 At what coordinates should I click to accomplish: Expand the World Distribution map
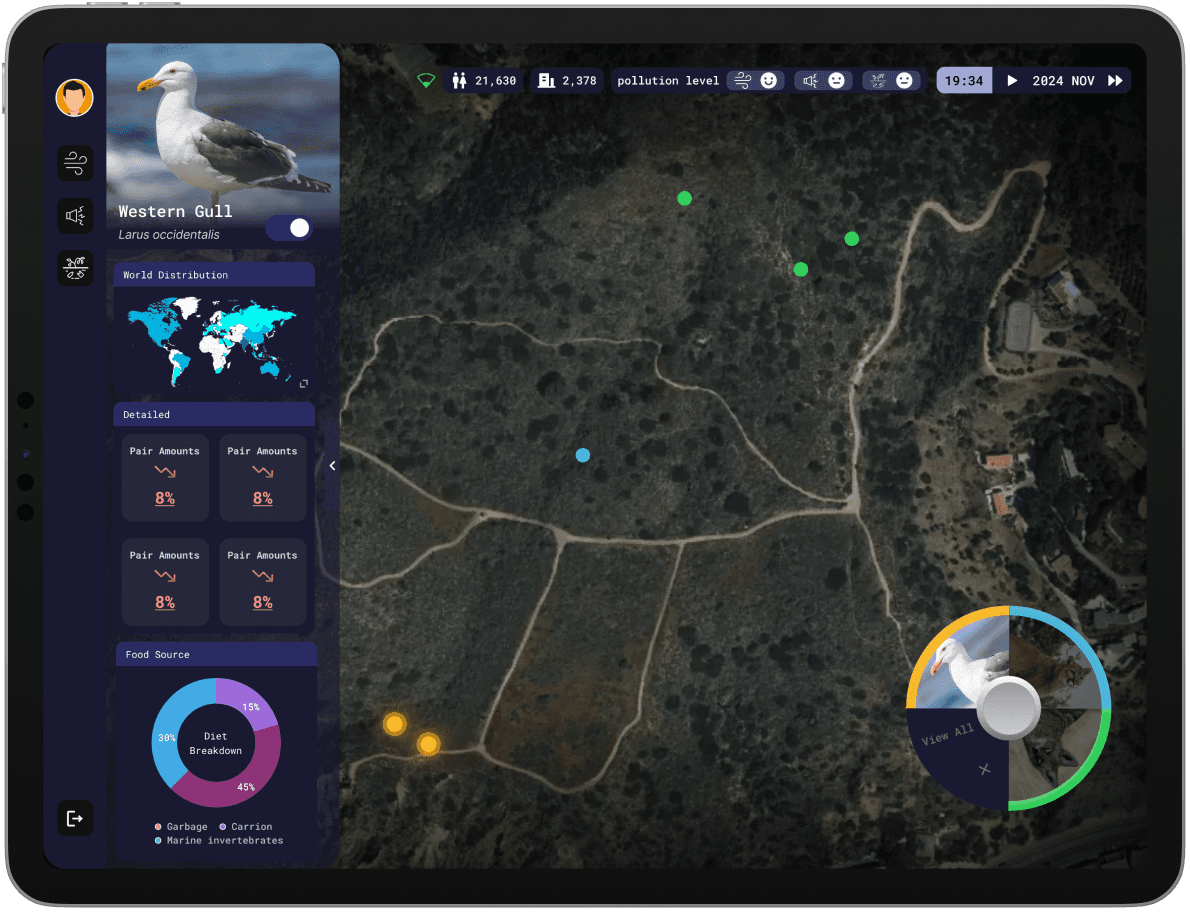pos(304,383)
